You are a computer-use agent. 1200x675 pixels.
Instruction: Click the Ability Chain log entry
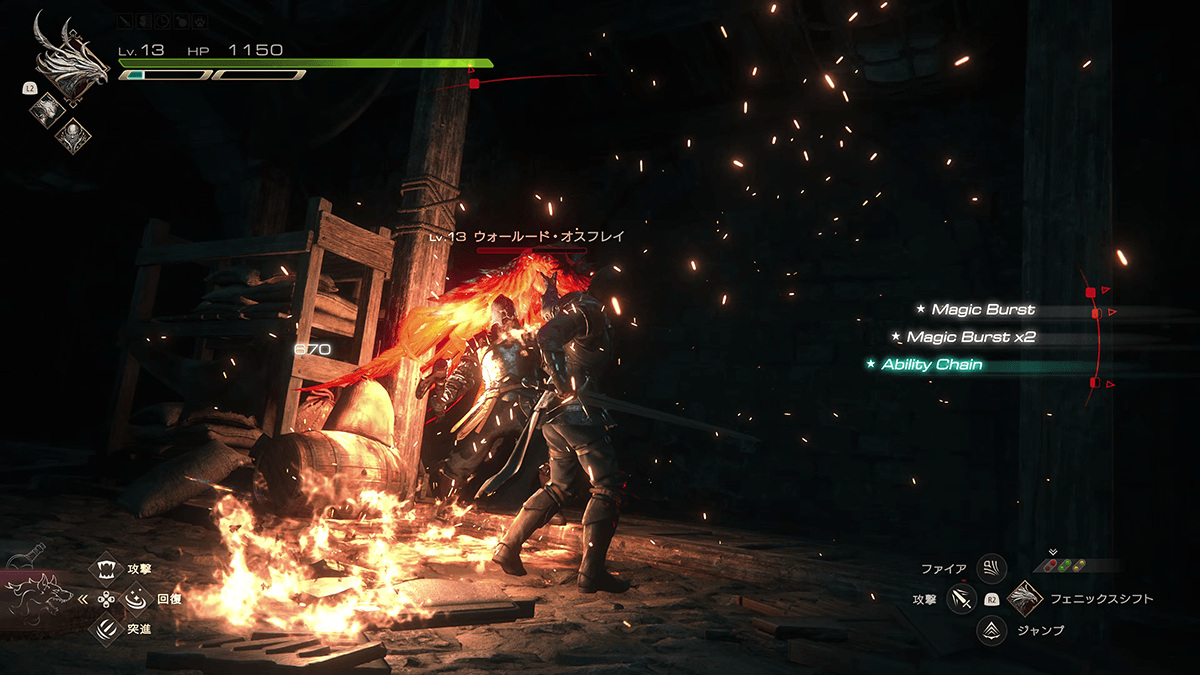click(932, 365)
